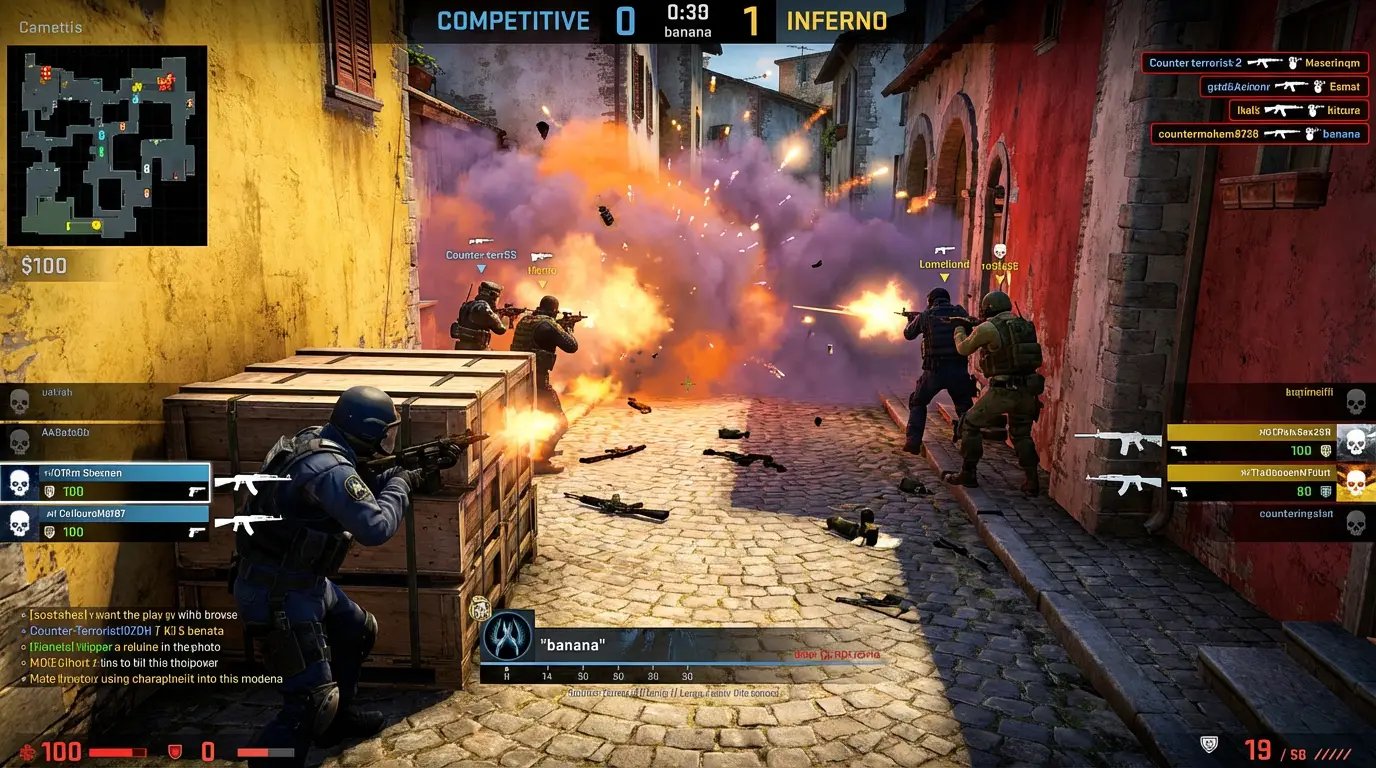Viewport: 1376px width, 768px height.
Task: Toggle the skull status on AABatoOD's entry
Action: point(20,442)
